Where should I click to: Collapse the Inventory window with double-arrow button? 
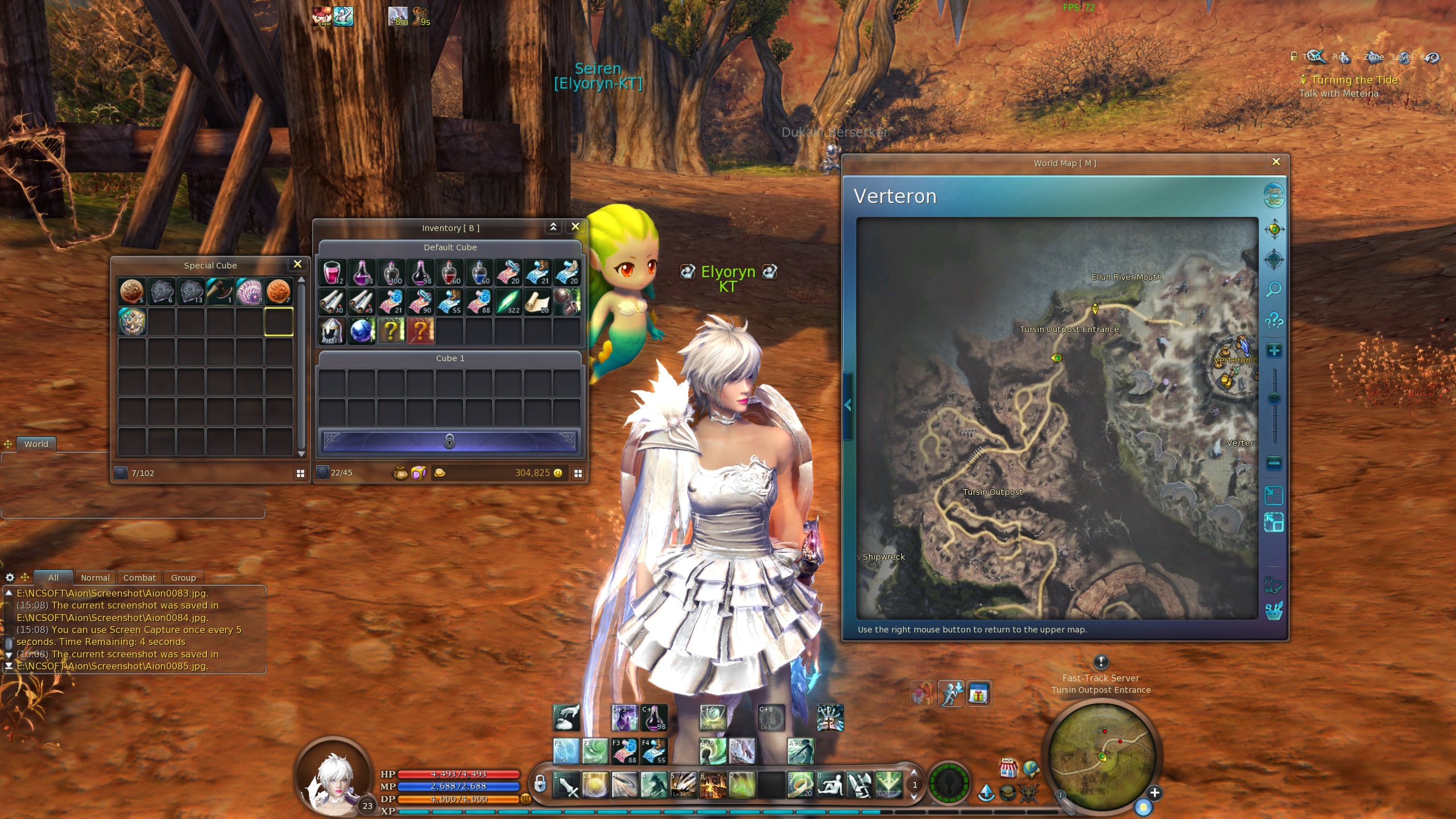tap(553, 227)
